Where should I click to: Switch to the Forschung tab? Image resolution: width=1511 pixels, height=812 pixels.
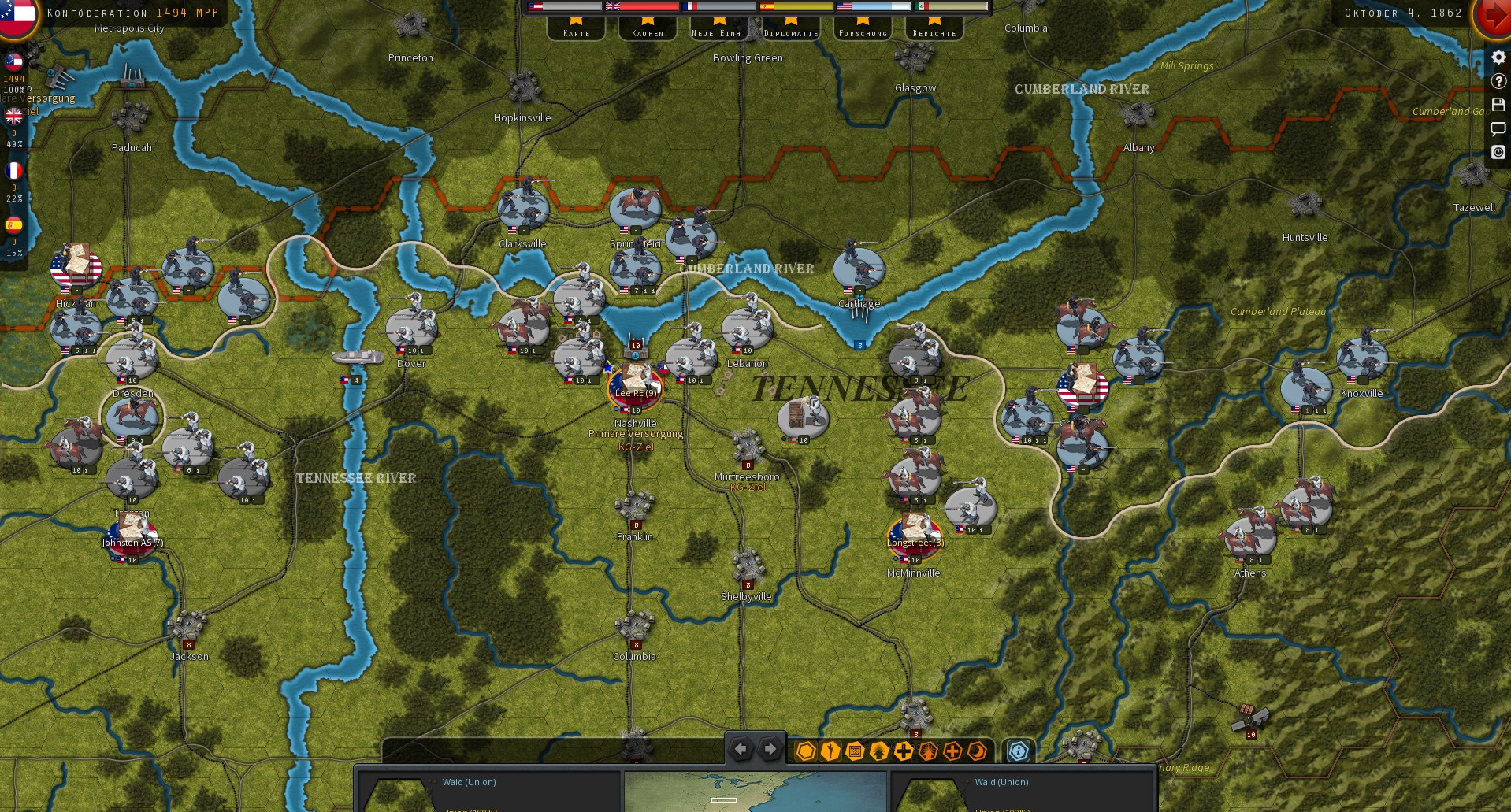[x=862, y=32]
